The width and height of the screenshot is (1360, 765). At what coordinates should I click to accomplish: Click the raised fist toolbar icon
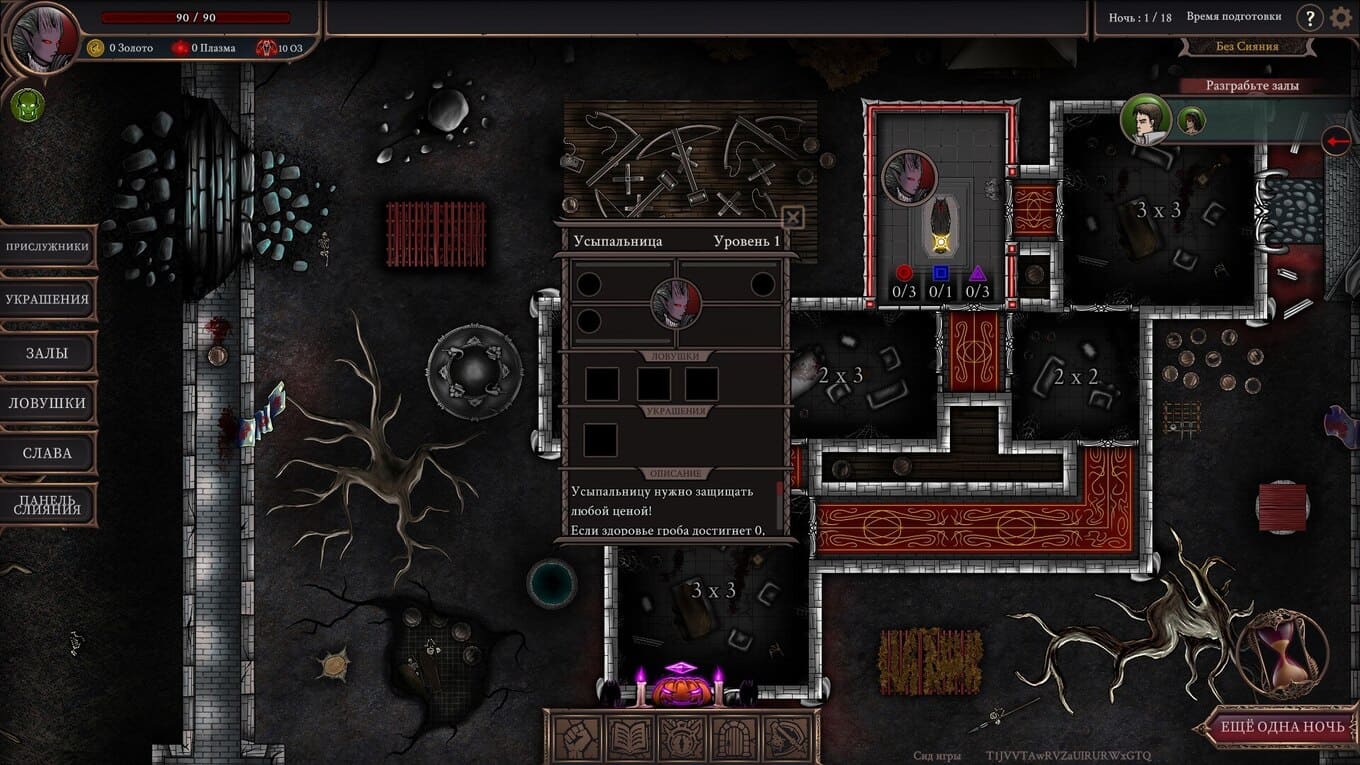(x=577, y=738)
